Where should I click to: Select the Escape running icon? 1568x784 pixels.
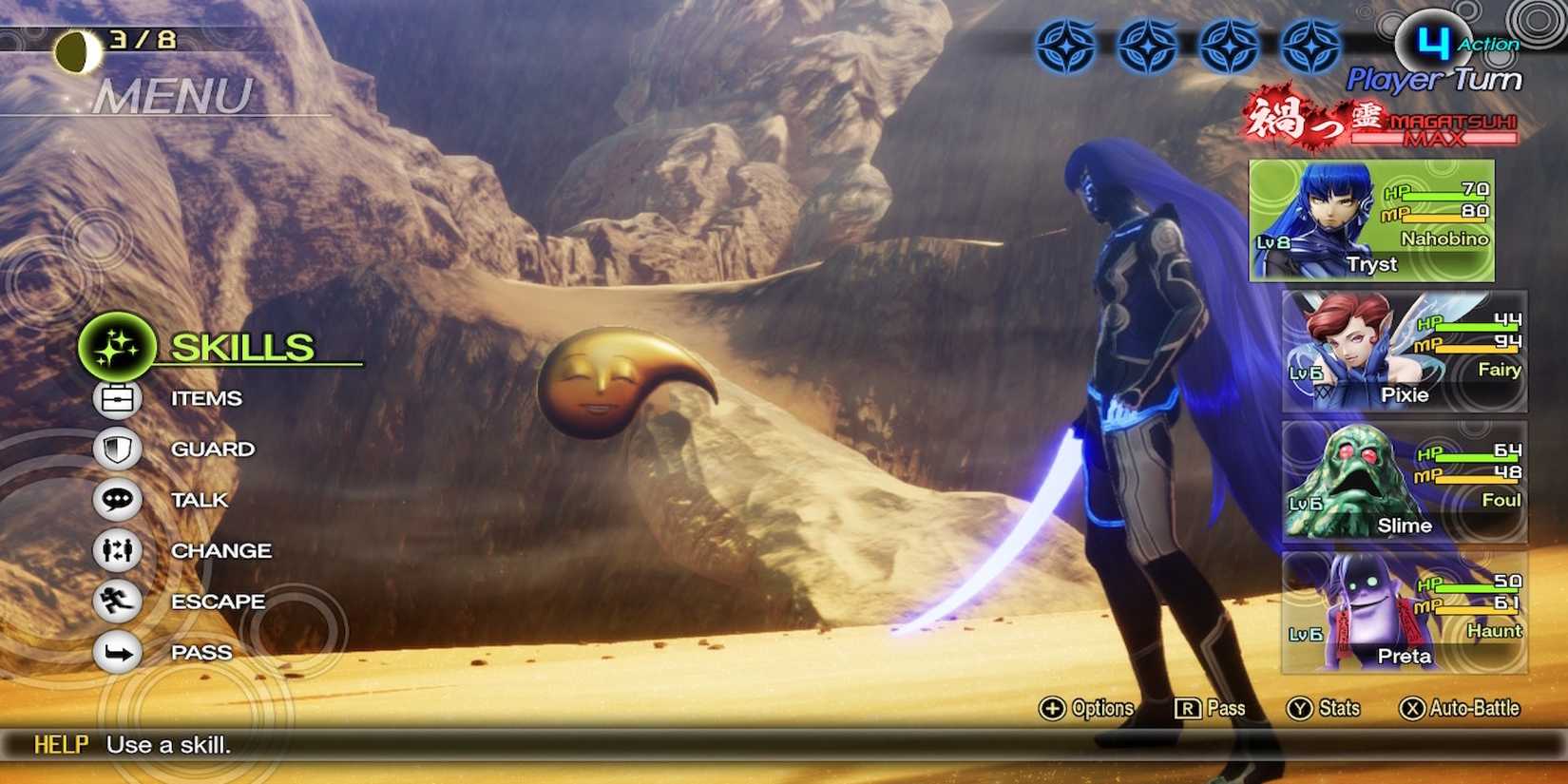[x=116, y=602]
